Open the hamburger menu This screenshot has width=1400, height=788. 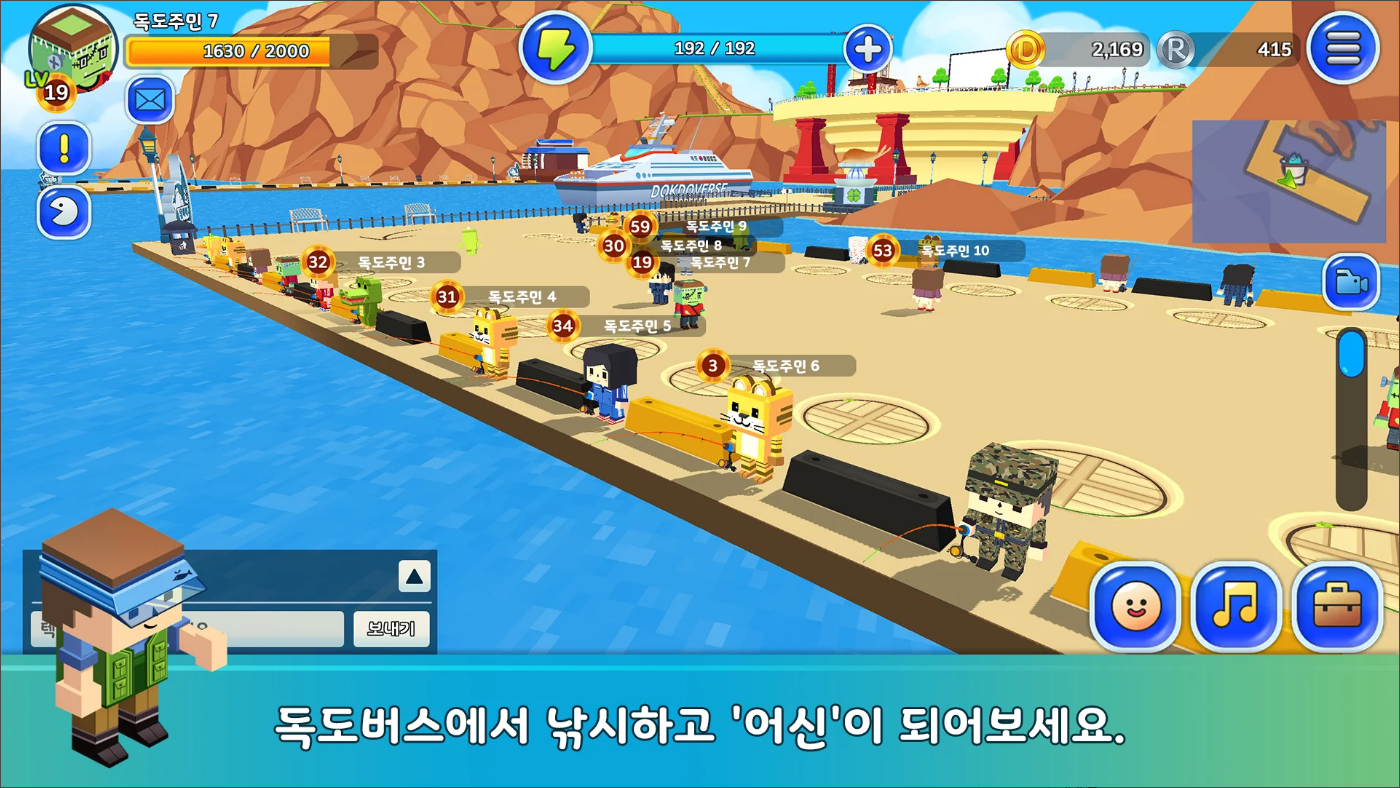[1343, 47]
